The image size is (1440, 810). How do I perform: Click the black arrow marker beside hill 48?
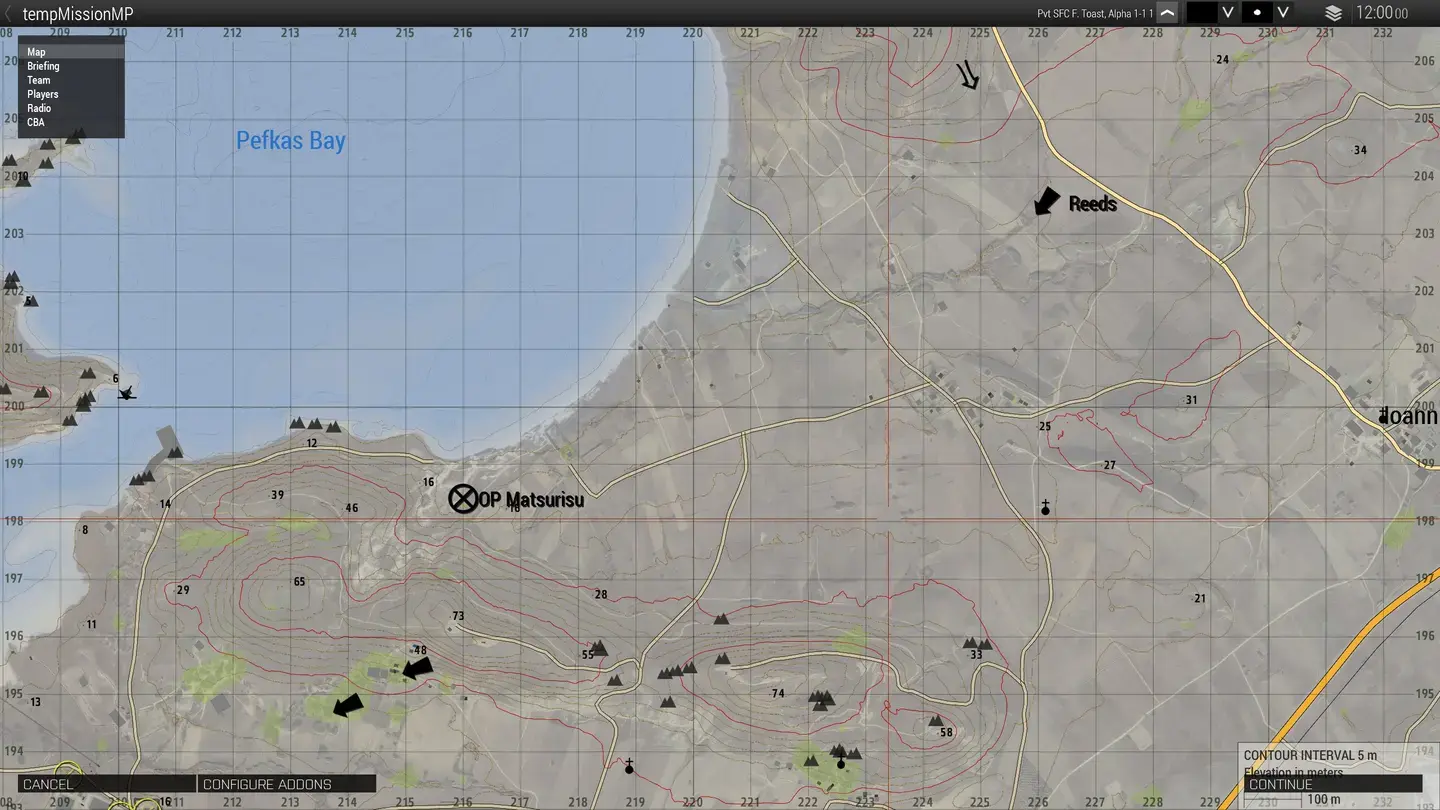tap(417, 668)
